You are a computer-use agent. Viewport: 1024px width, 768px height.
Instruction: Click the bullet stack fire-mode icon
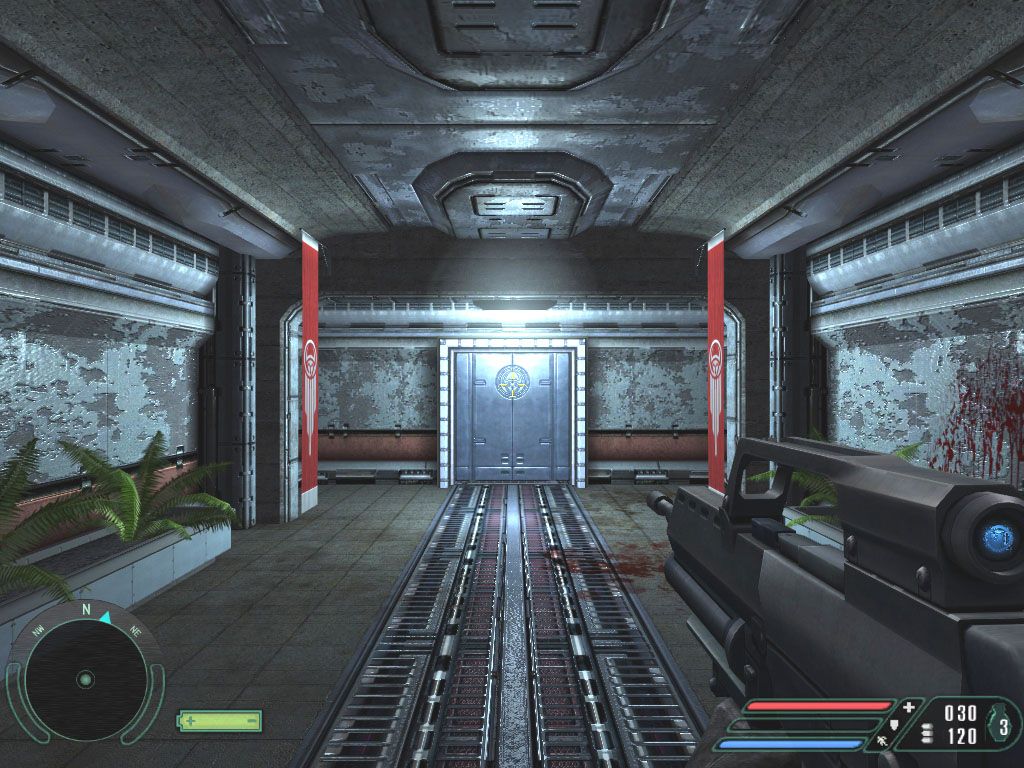click(x=925, y=735)
